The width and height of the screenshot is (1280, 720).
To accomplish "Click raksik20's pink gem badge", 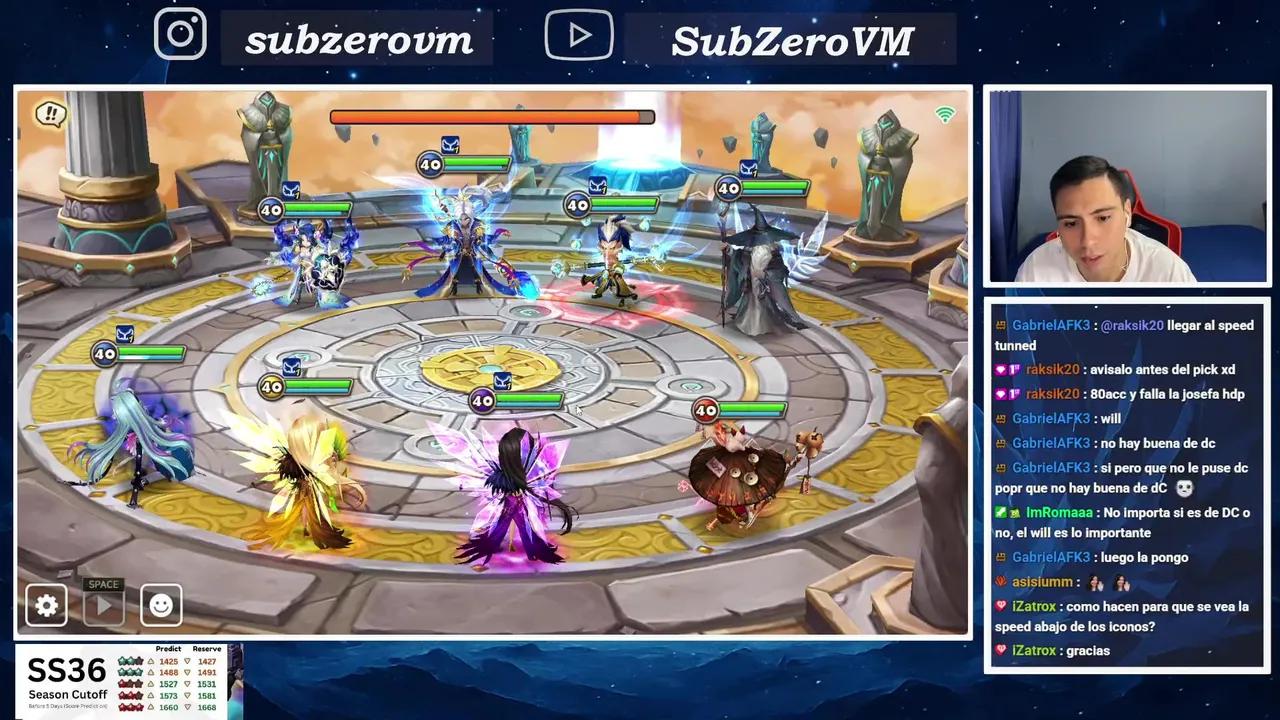I will pos(1002,369).
